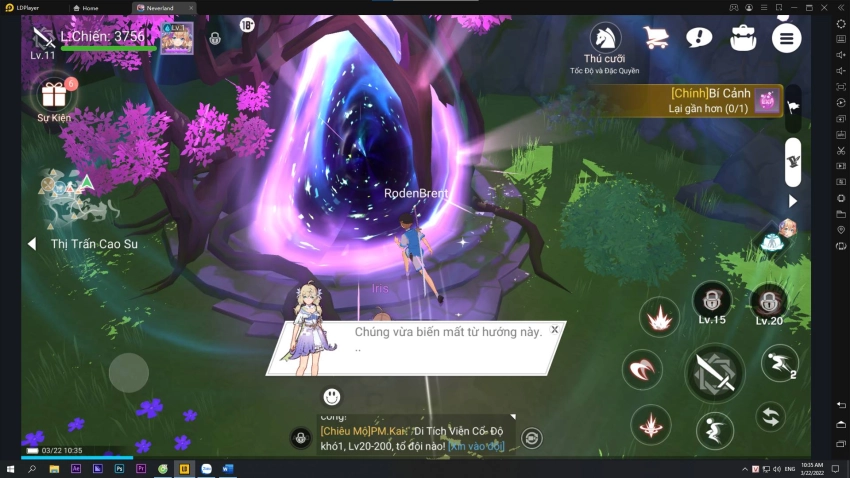
Task: Activate the spinning spike skill
Action: (651, 425)
